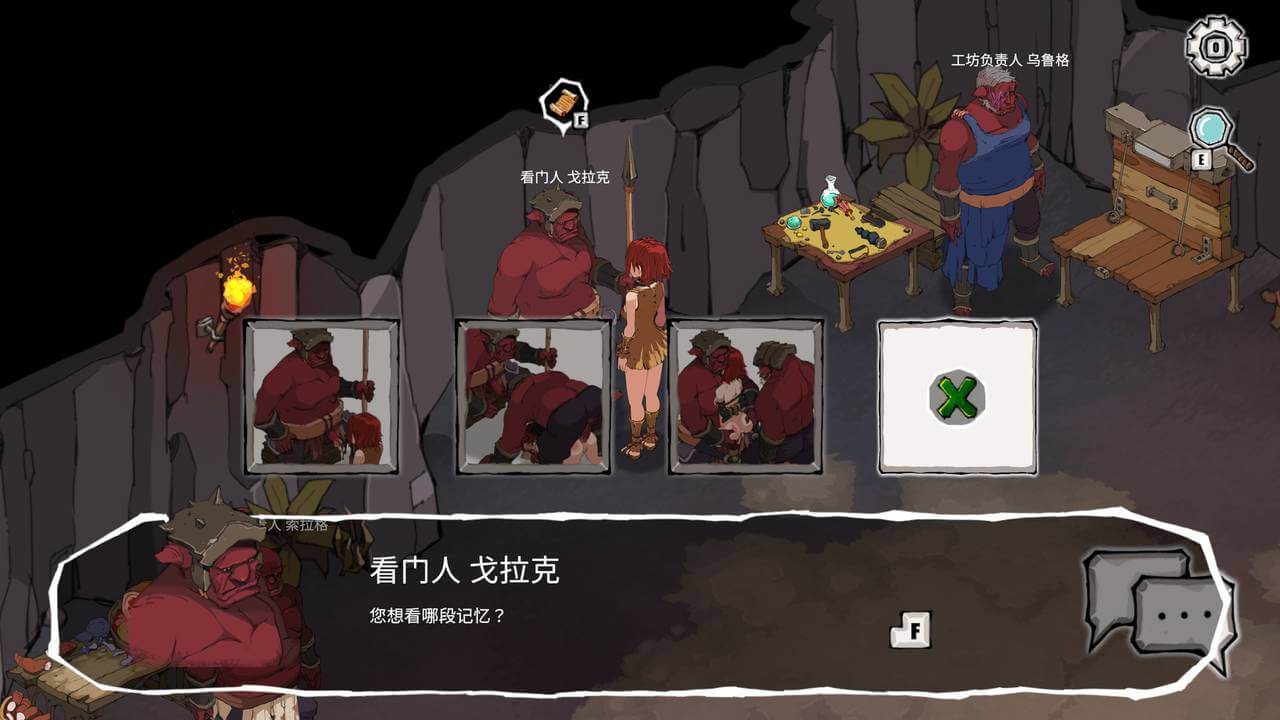Select the third memory thumbnail
This screenshot has height=720, width=1280.
click(x=748, y=396)
